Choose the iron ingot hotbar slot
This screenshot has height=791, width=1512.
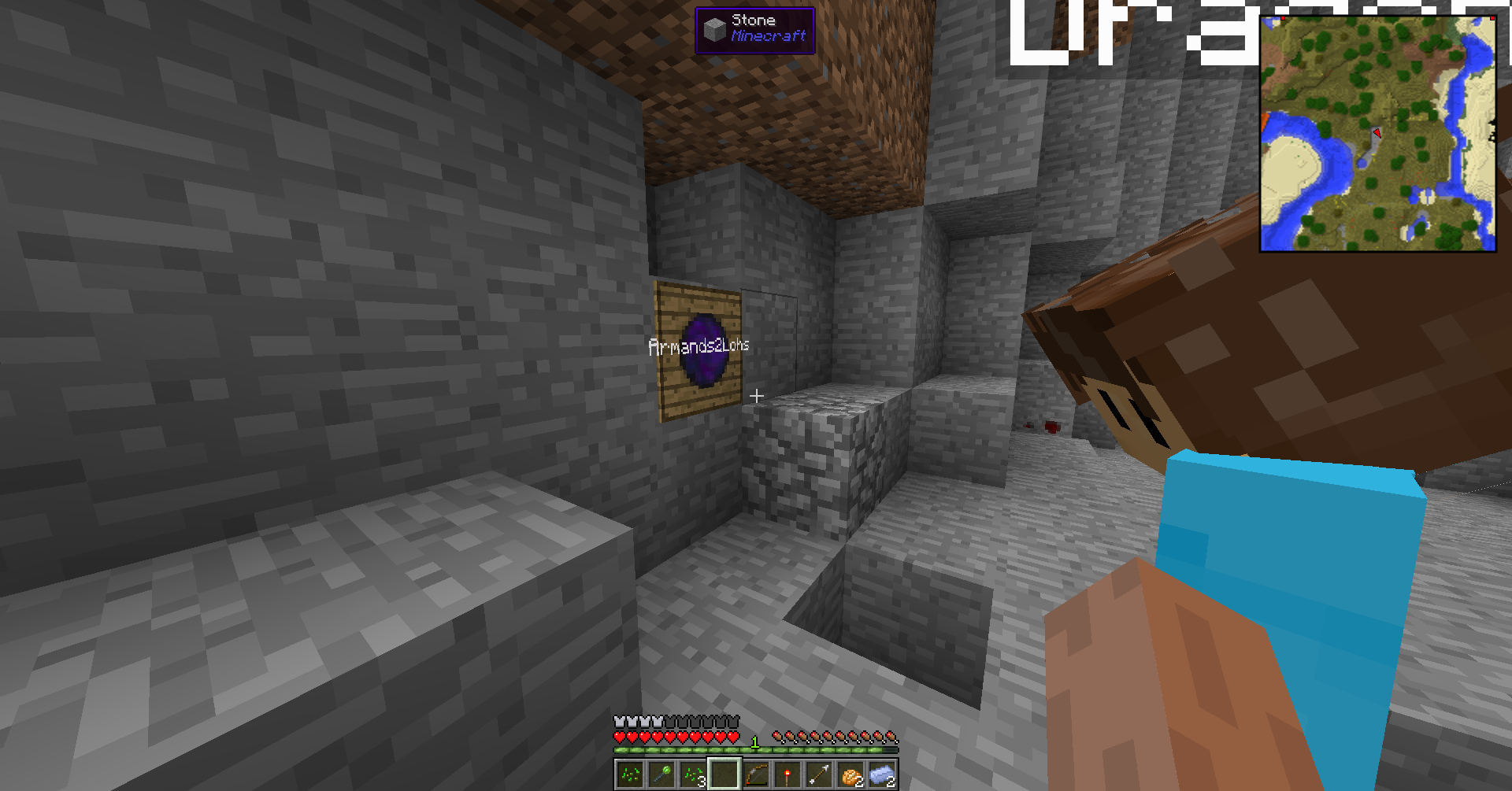click(882, 774)
